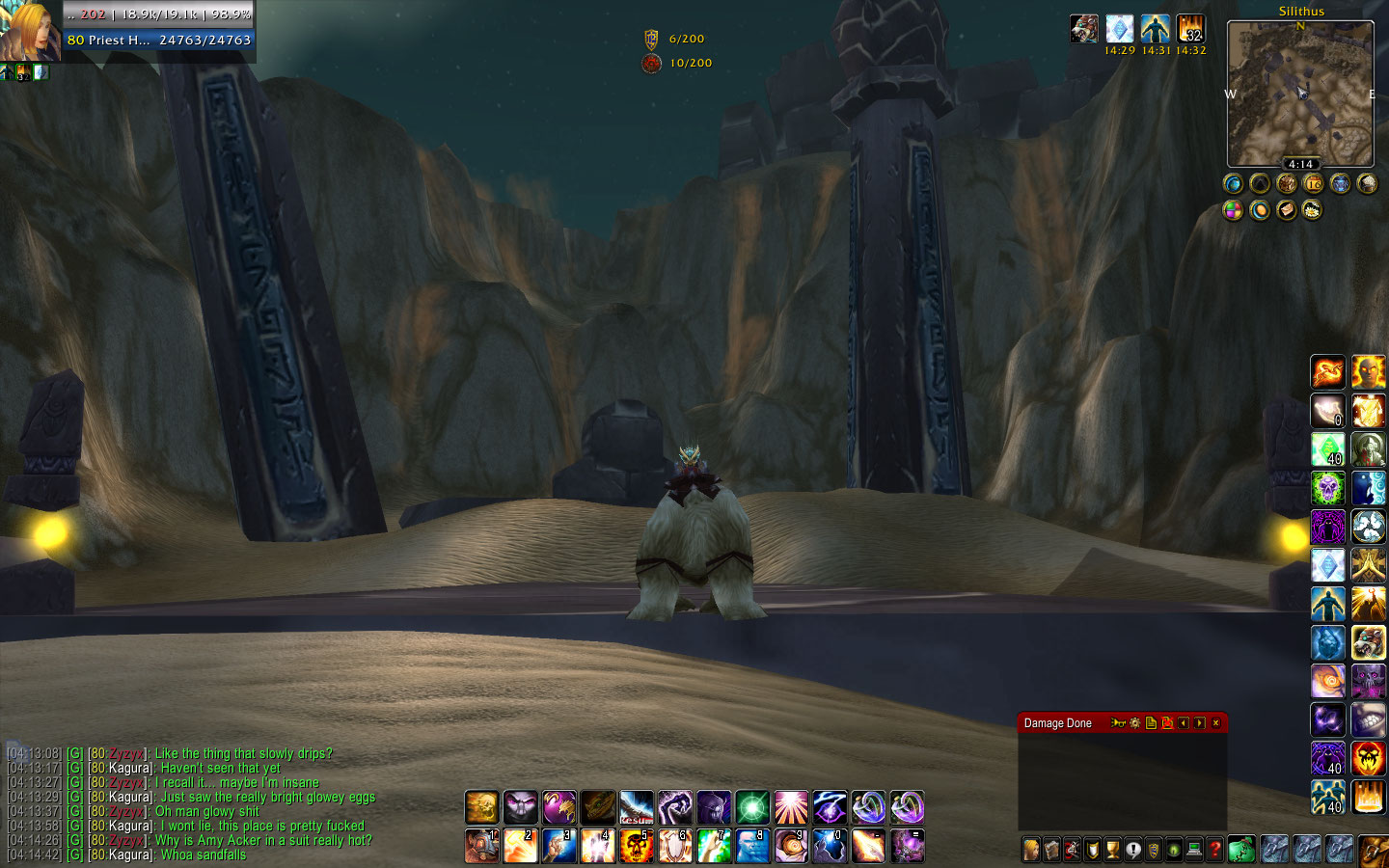
Task: Click the mail envelope minimap button
Action: (1286, 210)
